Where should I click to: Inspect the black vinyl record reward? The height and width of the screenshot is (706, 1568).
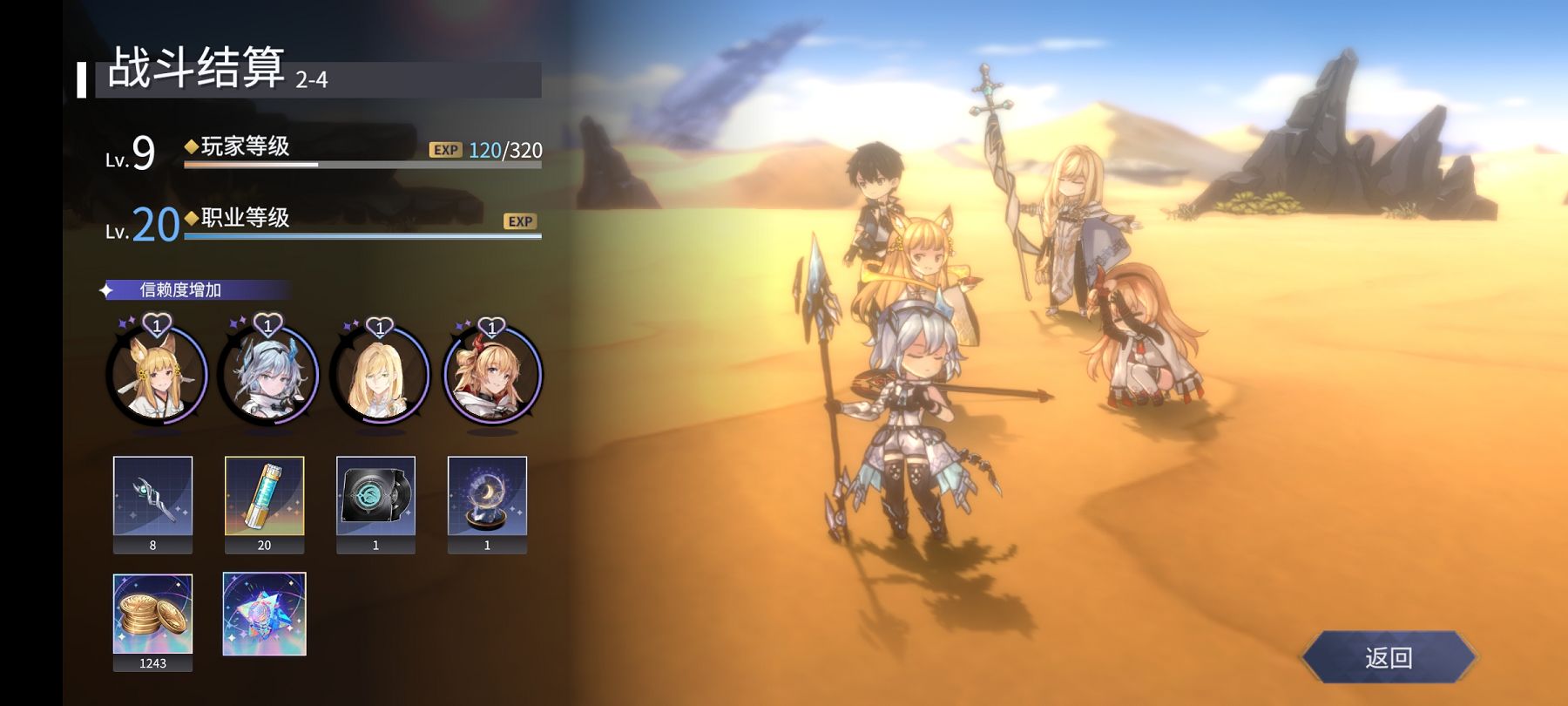[375, 496]
